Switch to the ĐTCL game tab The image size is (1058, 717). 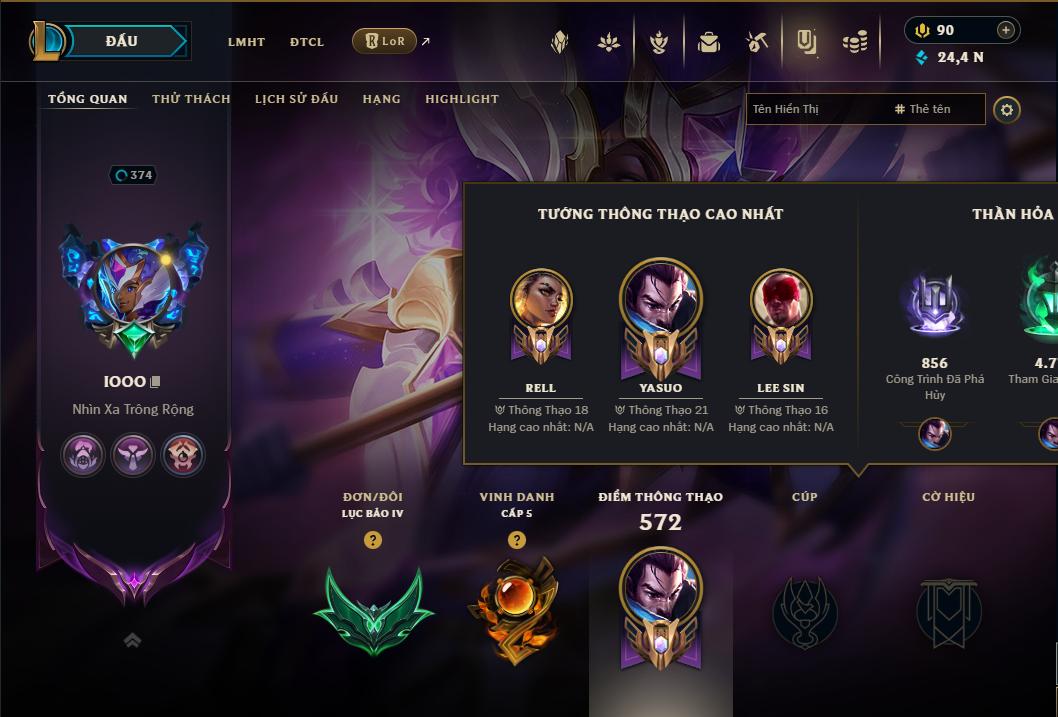click(x=307, y=42)
